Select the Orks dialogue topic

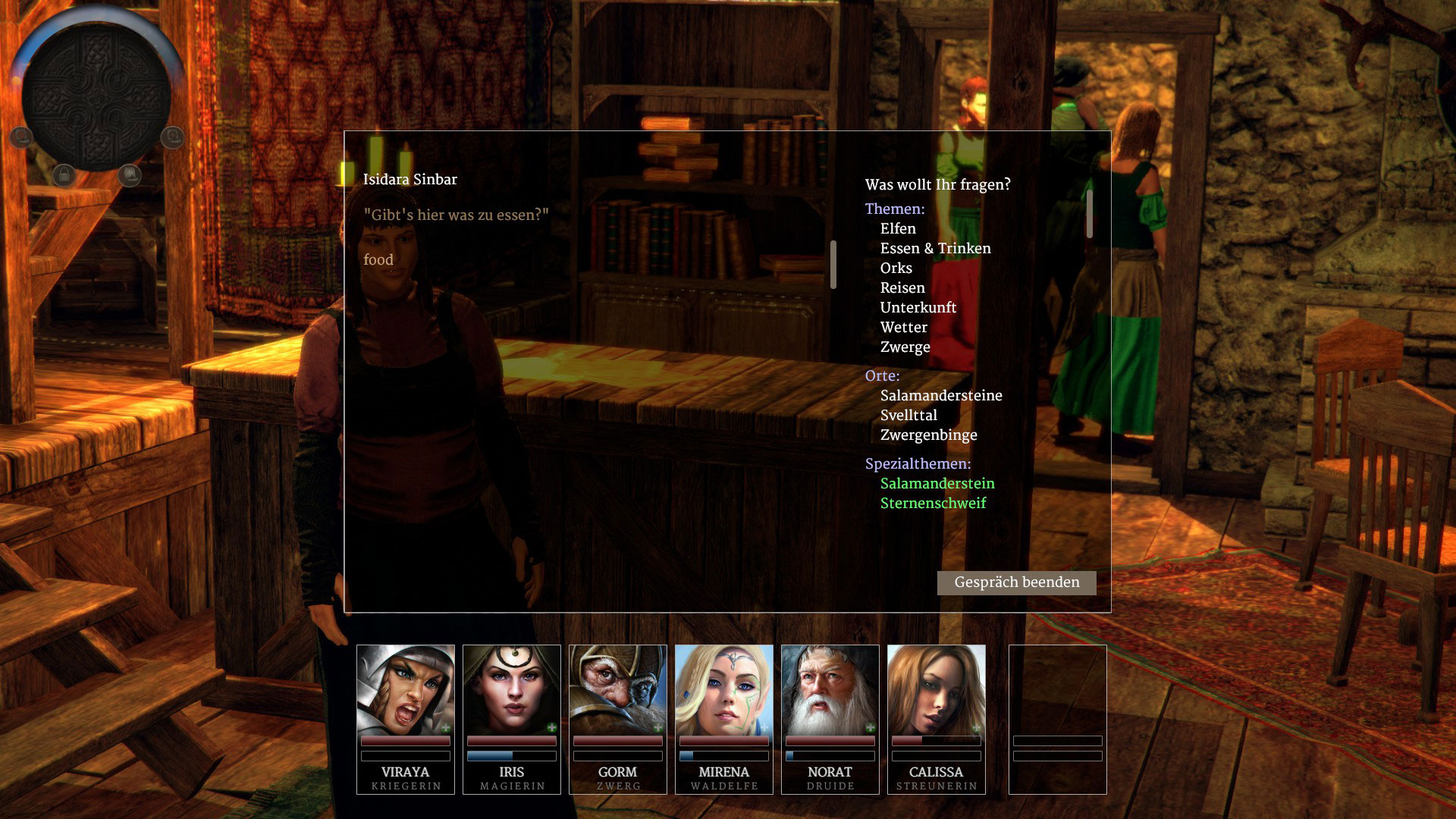pos(896,268)
